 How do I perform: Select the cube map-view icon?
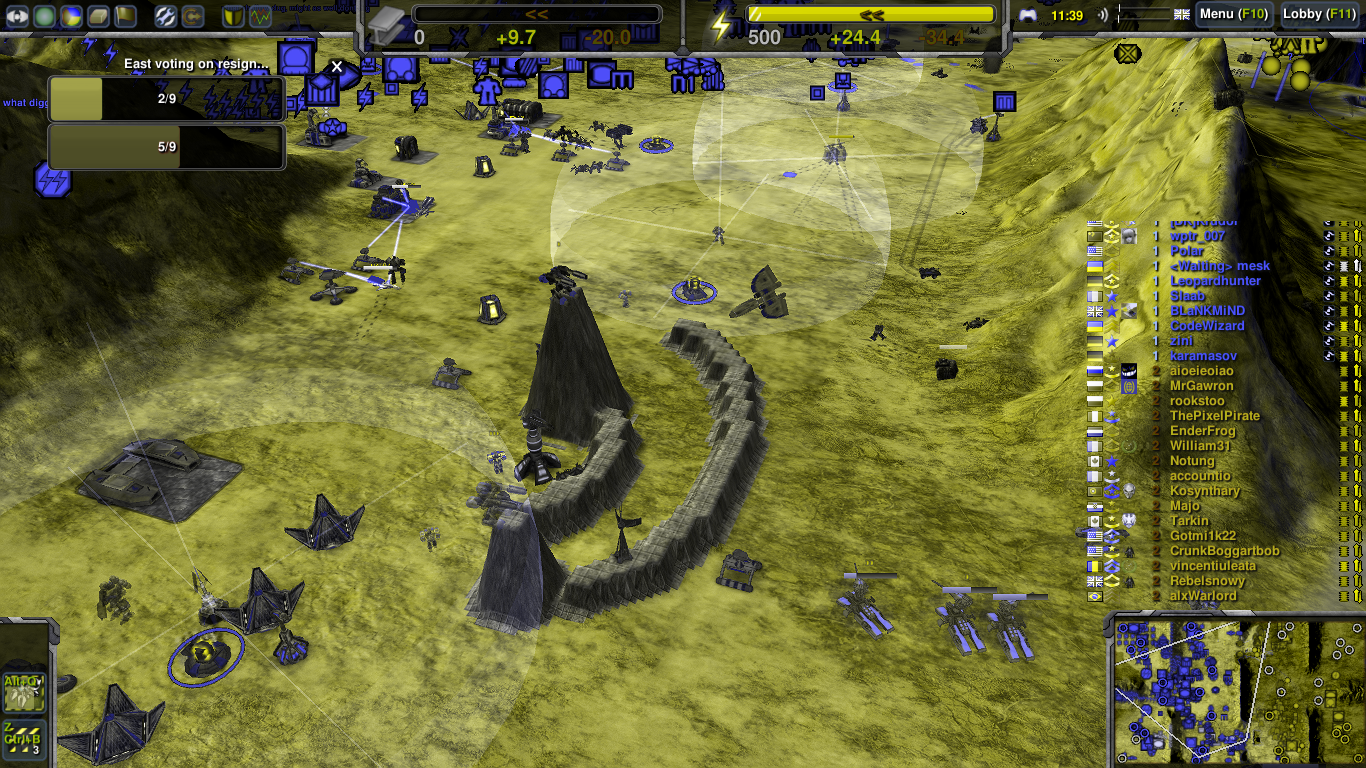pos(96,16)
